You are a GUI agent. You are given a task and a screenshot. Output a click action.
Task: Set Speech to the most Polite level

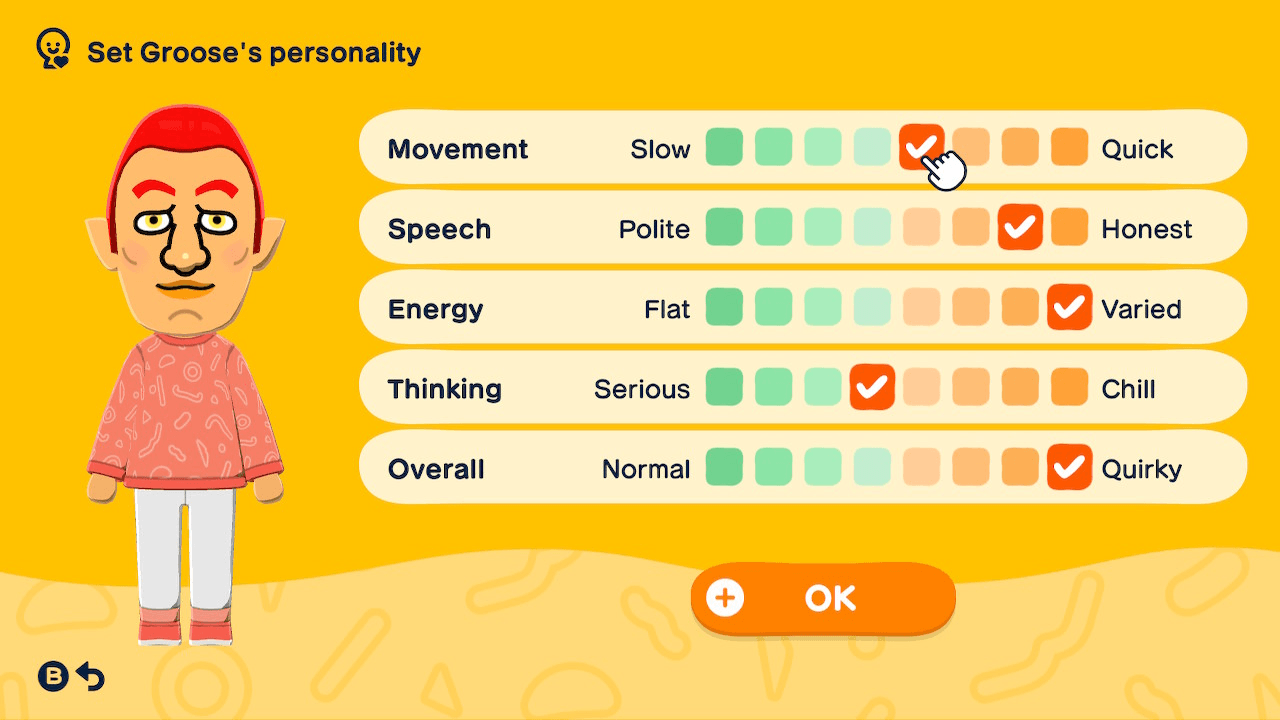(x=724, y=227)
